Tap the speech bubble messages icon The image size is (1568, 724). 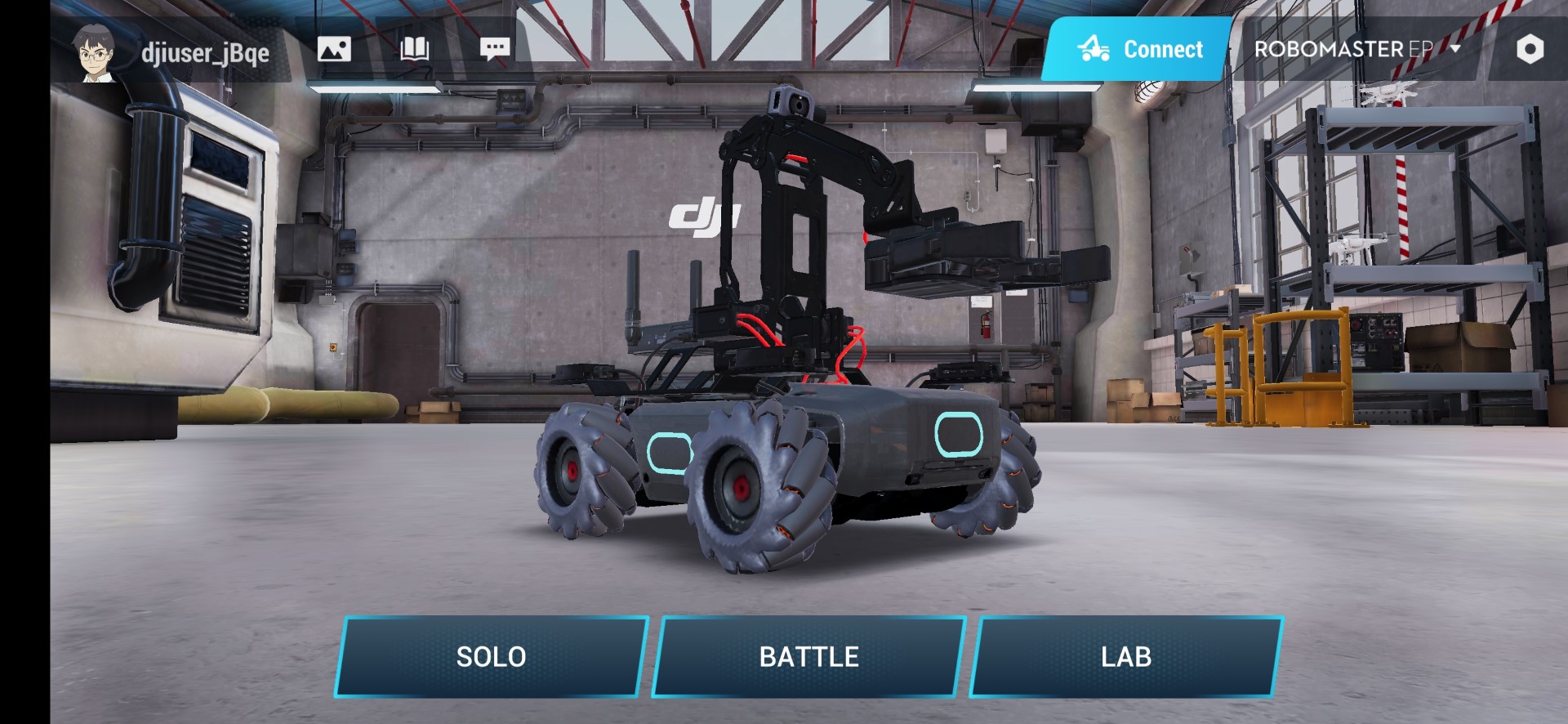pyautogui.click(x=492, y=49)
